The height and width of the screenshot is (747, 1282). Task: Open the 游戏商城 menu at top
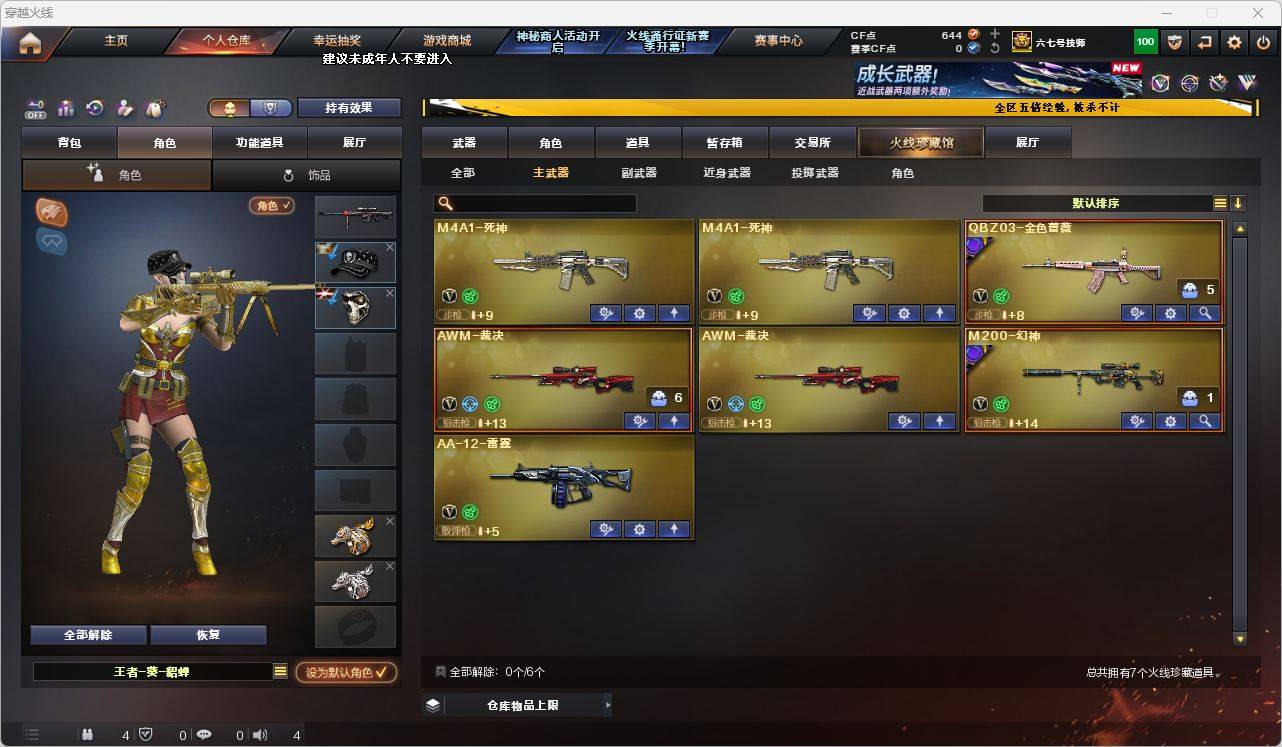[446, 41]
